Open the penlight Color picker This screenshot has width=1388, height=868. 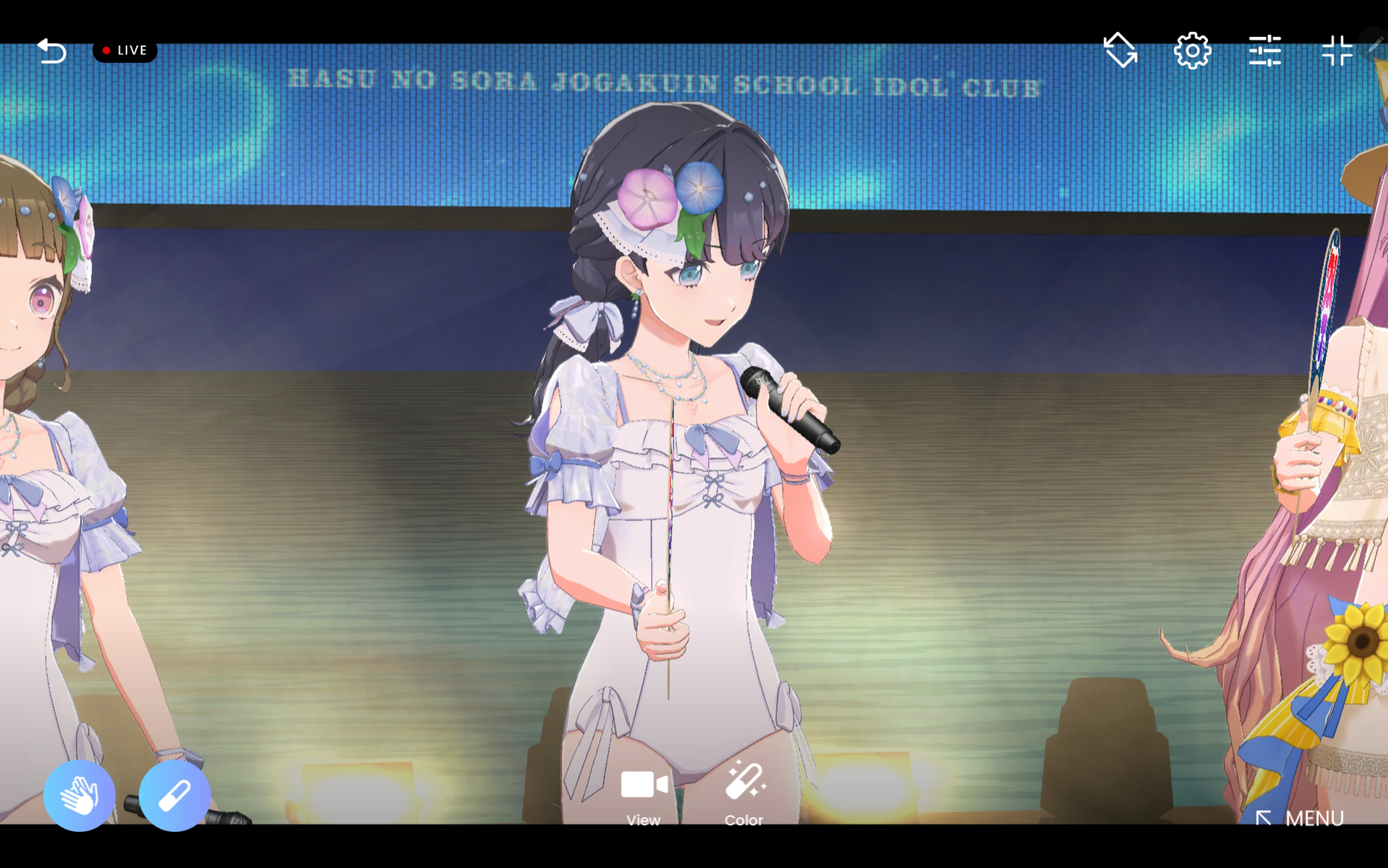pyautogui.click(x=744, y=794)
